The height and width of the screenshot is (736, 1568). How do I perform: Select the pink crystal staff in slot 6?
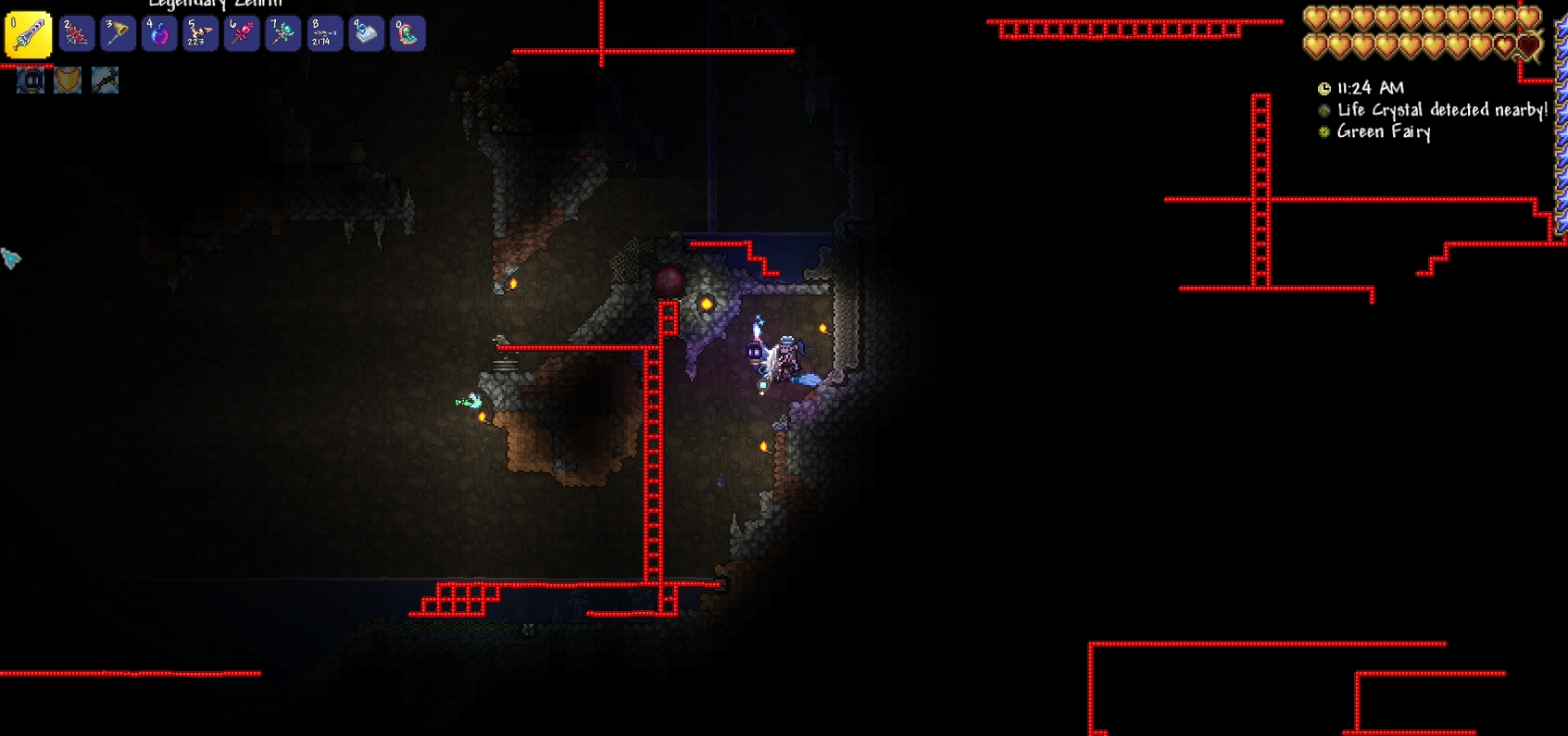[x=242, y=34]
